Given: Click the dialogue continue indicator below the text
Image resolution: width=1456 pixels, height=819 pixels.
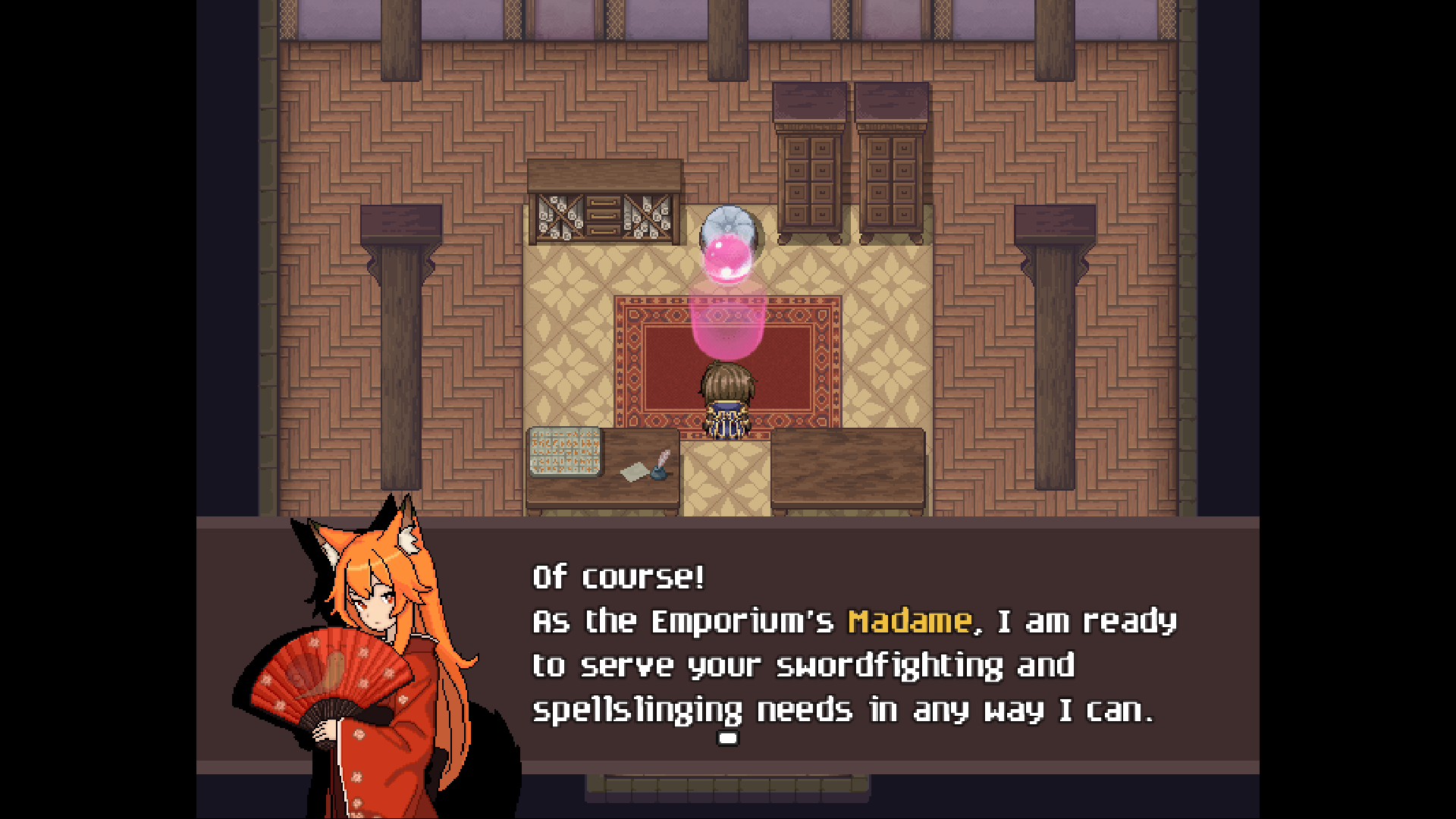Looking at the screenshot, I should 728,737.
